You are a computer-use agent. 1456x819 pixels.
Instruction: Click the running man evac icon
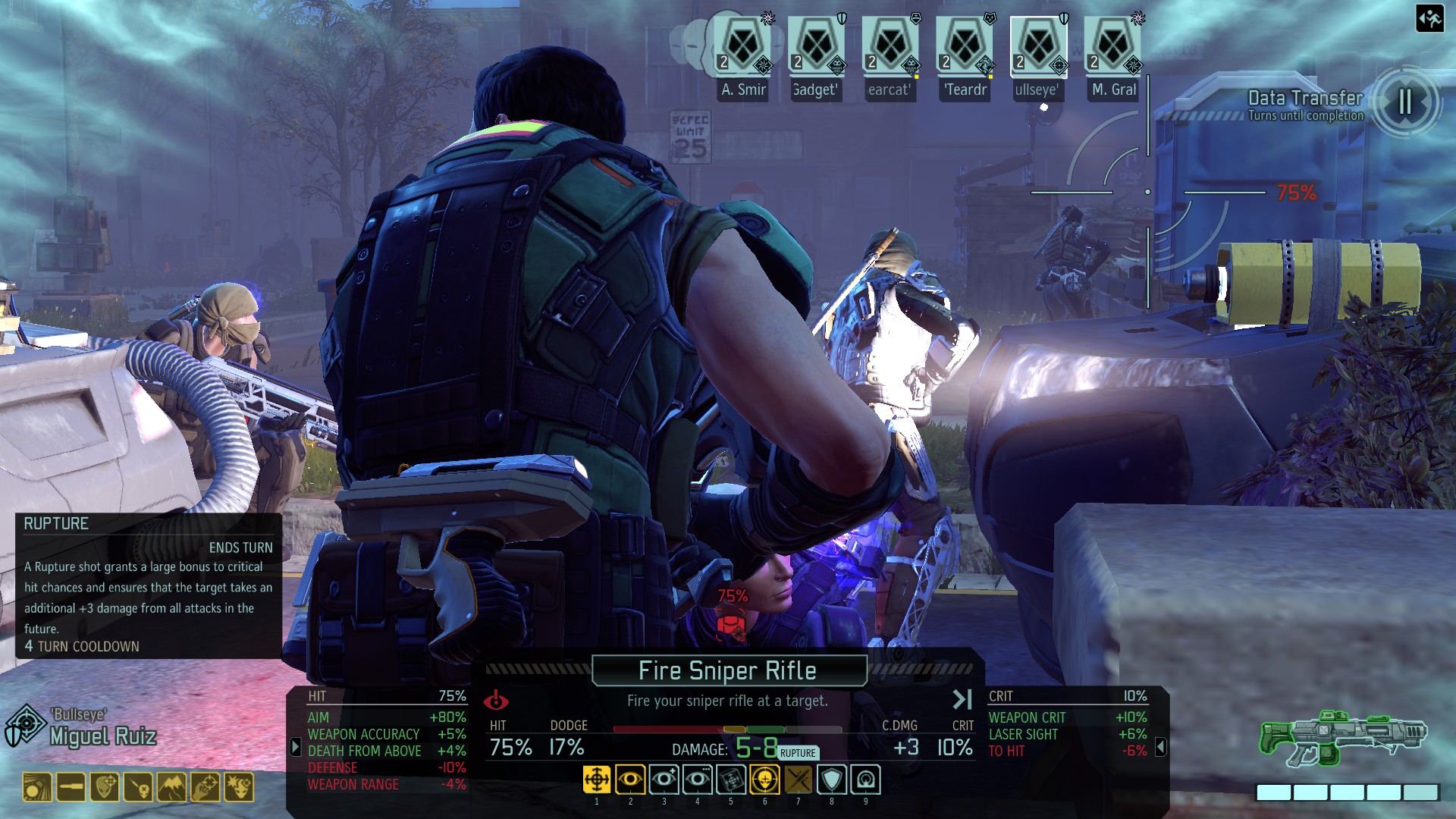1429,18
